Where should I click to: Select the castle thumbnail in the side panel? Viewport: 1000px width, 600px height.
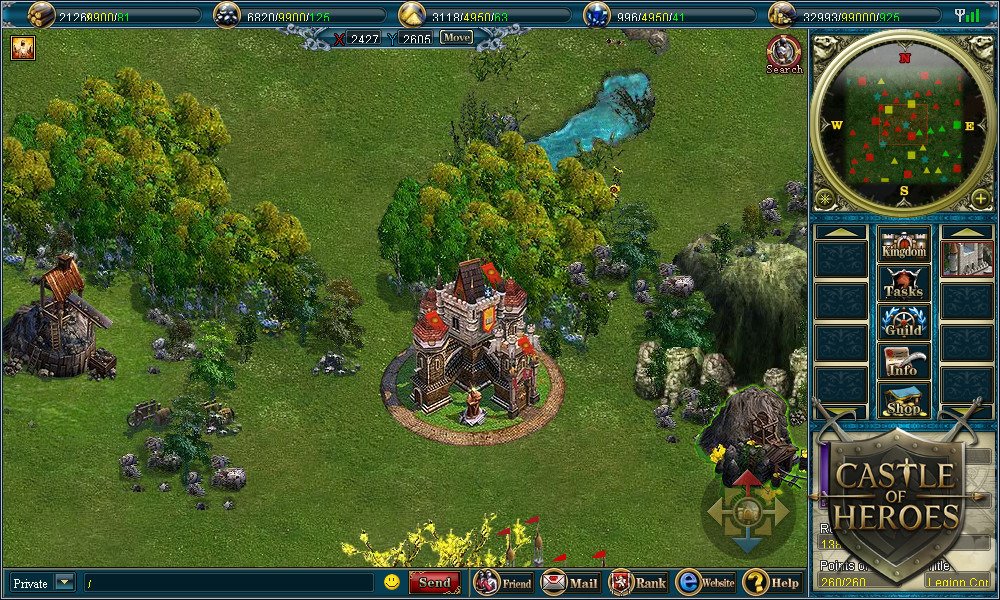pos(966,258)
